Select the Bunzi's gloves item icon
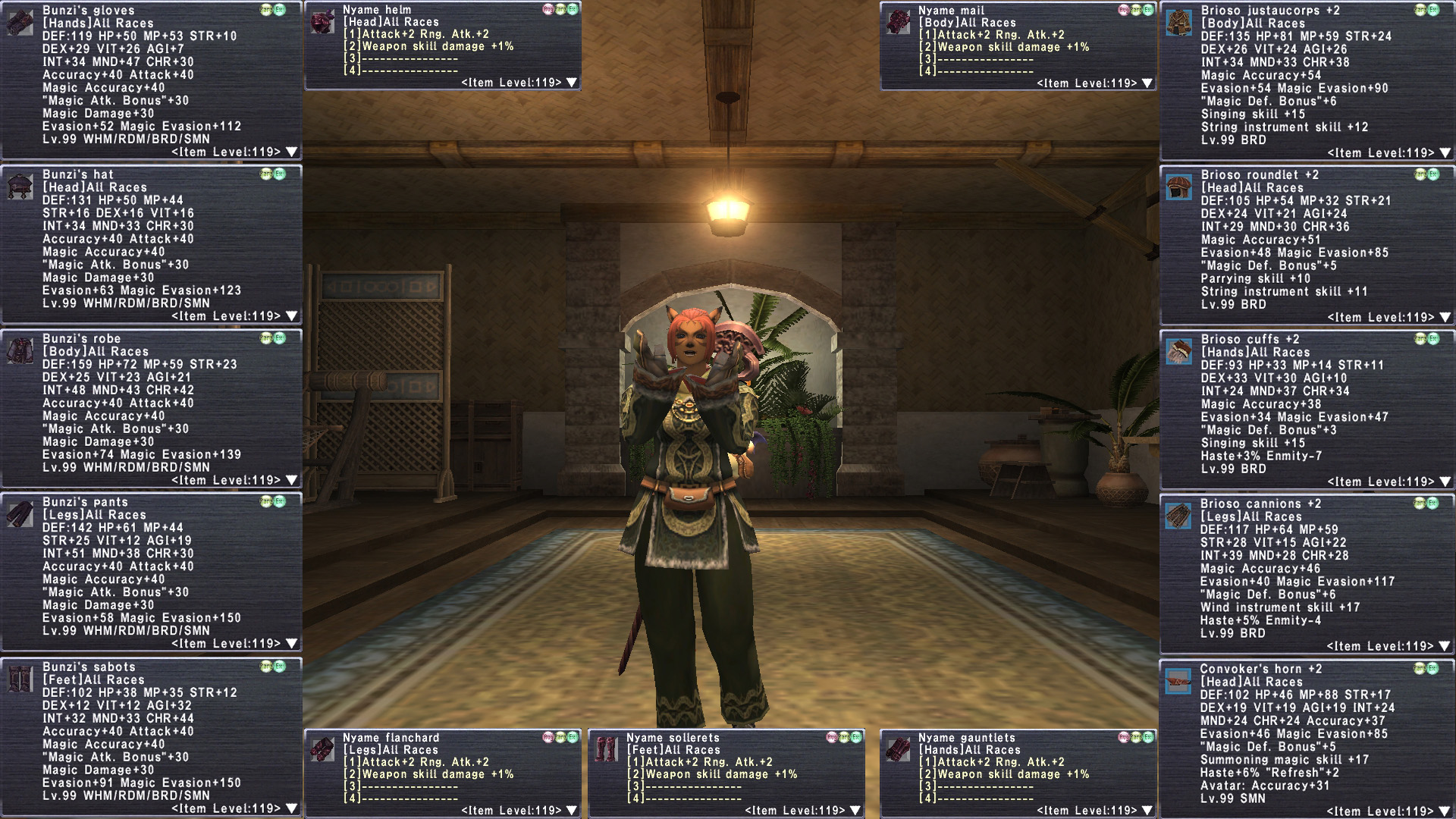The width and height of the screenshot is (1456, 819). point(20,23)
